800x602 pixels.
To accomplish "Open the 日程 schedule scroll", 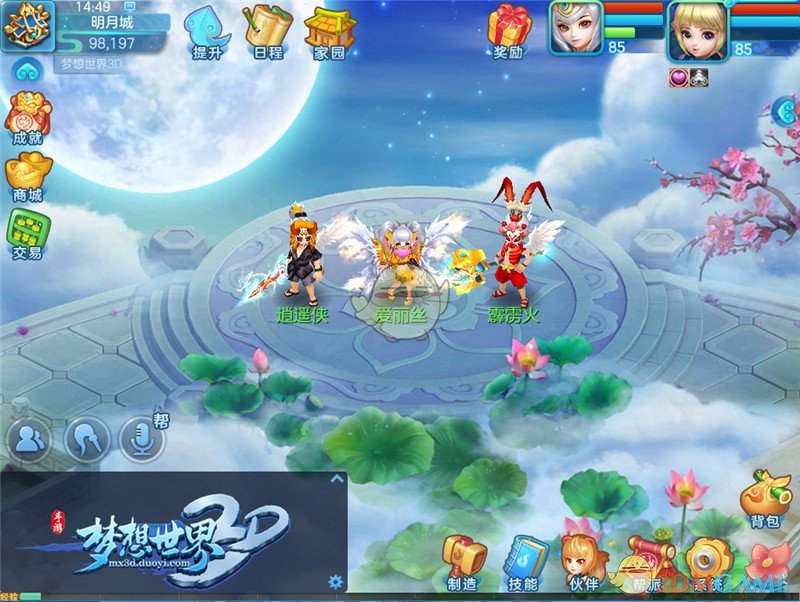I will pyautogui.click(x=267, y=31).
